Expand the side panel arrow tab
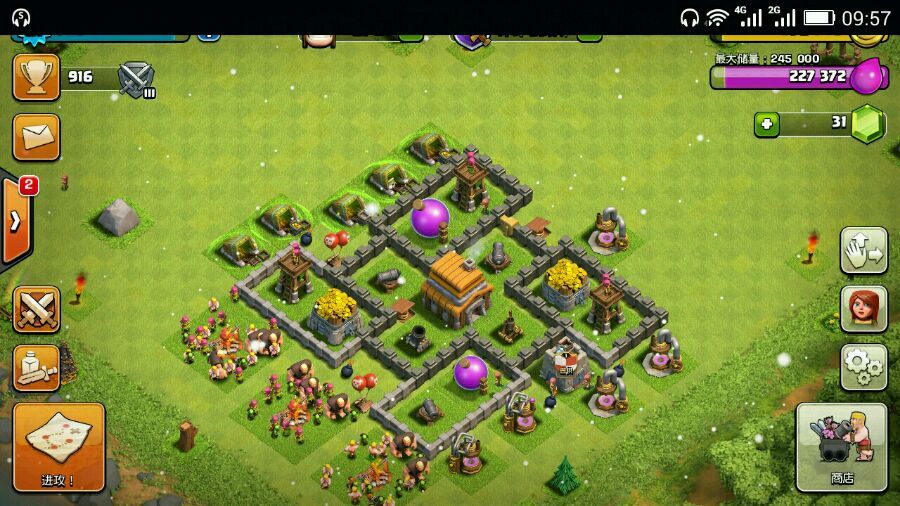This screenshot has width=900, height=506. [15, 221]
